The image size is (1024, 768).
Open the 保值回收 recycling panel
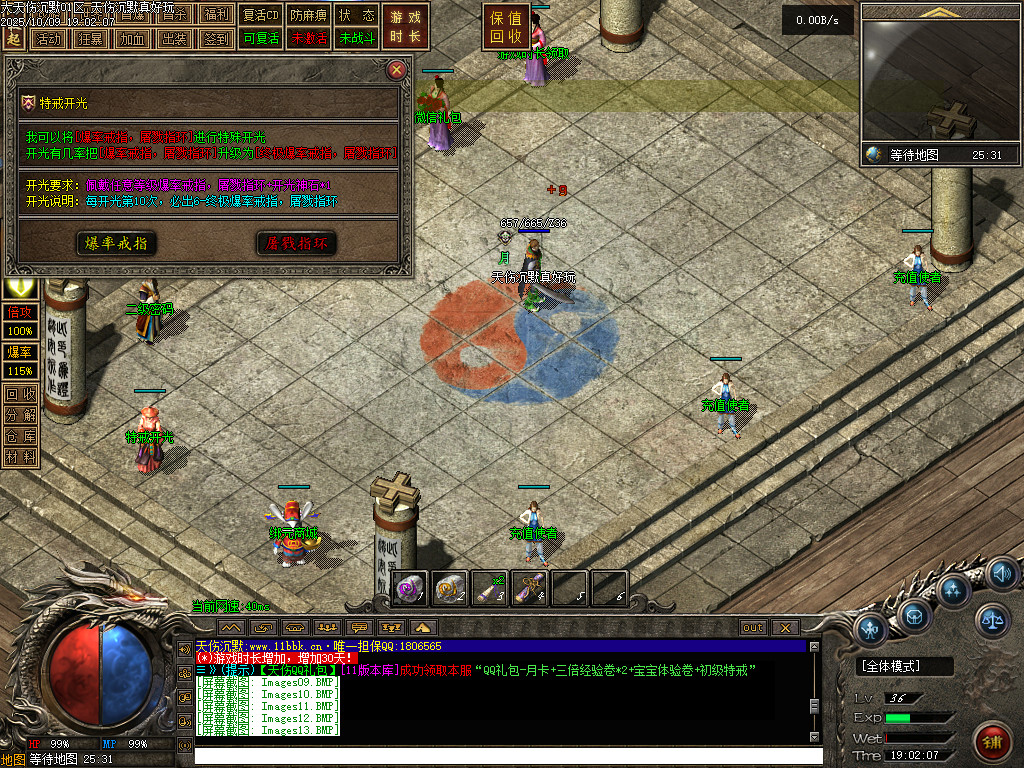pos(505,27)
